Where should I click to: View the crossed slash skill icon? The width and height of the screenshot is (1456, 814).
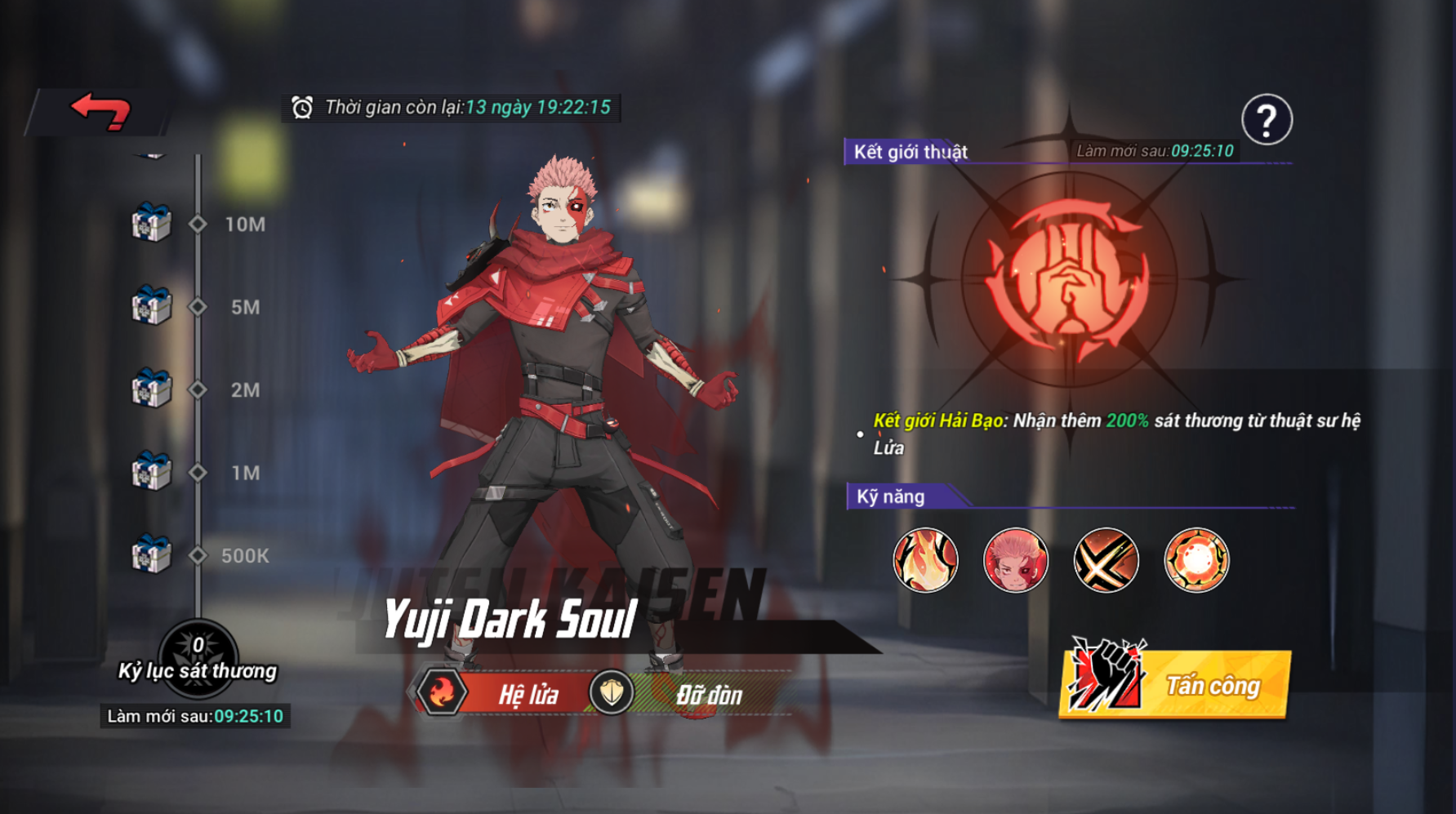pyautogui.click(x=1106, y=560)
